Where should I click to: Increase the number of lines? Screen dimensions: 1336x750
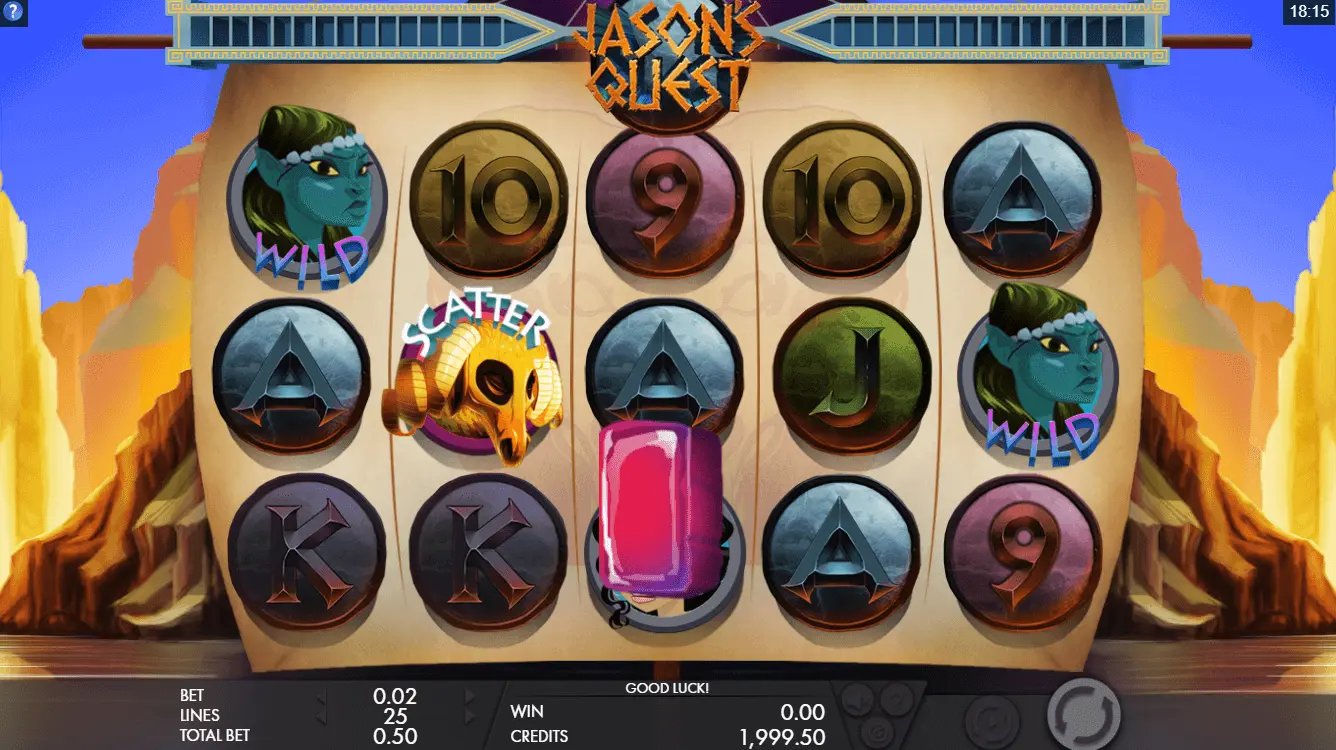(x=470, y=716)
